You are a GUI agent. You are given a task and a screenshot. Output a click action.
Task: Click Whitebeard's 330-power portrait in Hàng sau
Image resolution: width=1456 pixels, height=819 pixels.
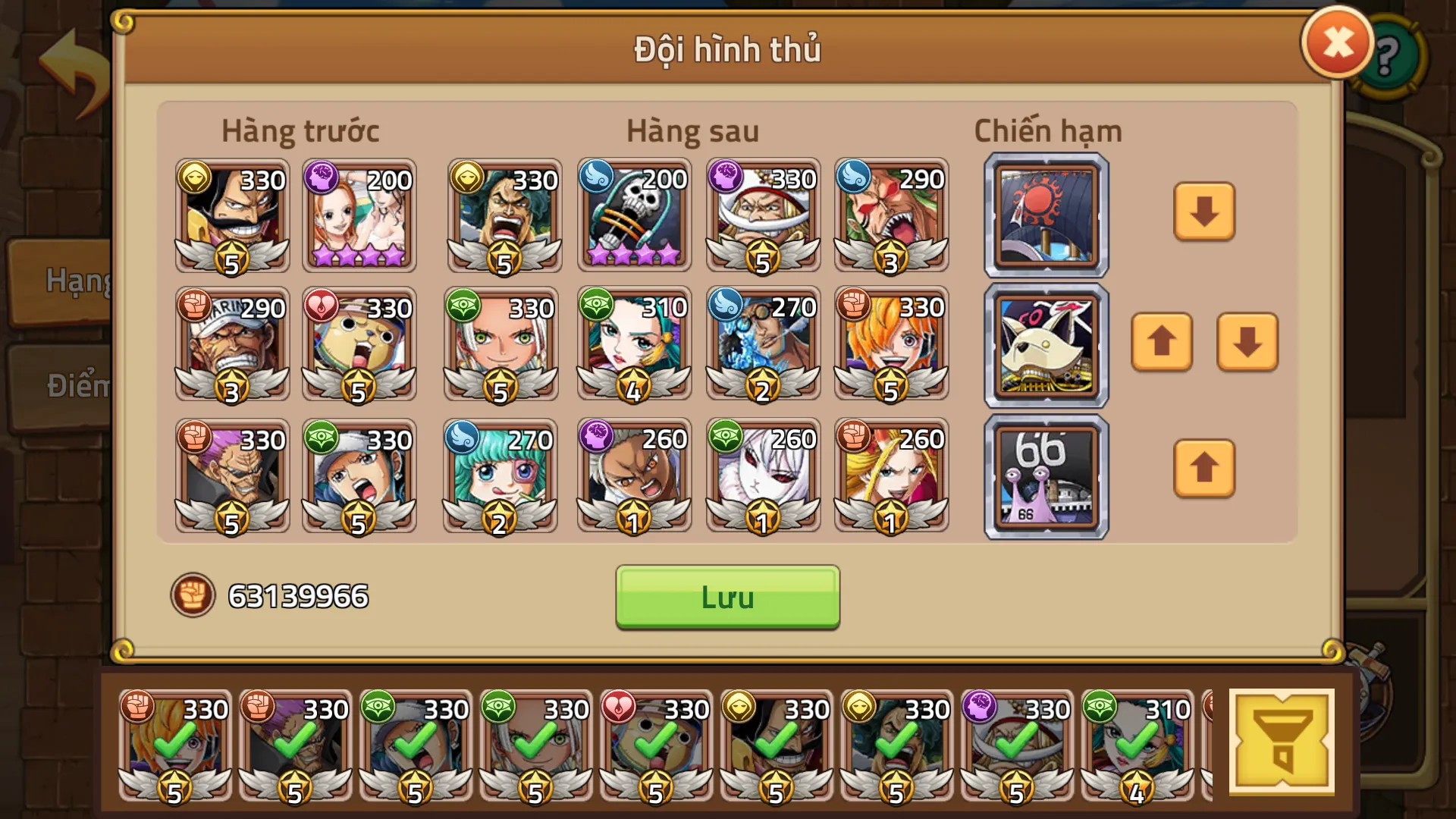click(762, 216)
